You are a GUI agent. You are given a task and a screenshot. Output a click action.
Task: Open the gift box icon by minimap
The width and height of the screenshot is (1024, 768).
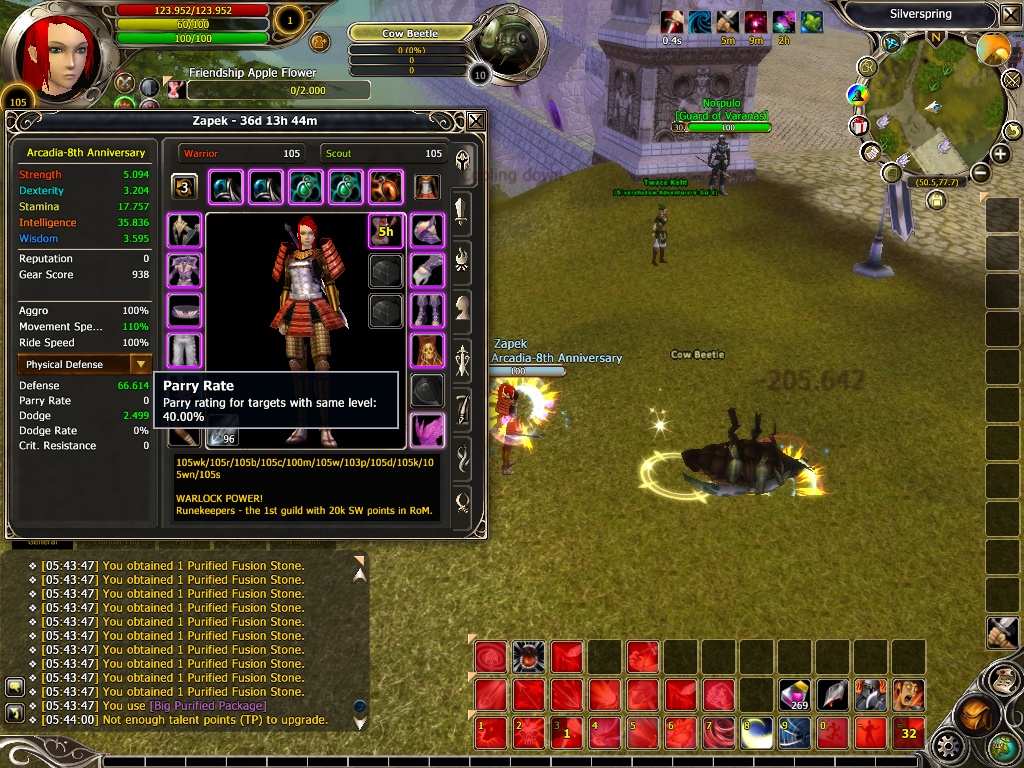click(859, 126)
